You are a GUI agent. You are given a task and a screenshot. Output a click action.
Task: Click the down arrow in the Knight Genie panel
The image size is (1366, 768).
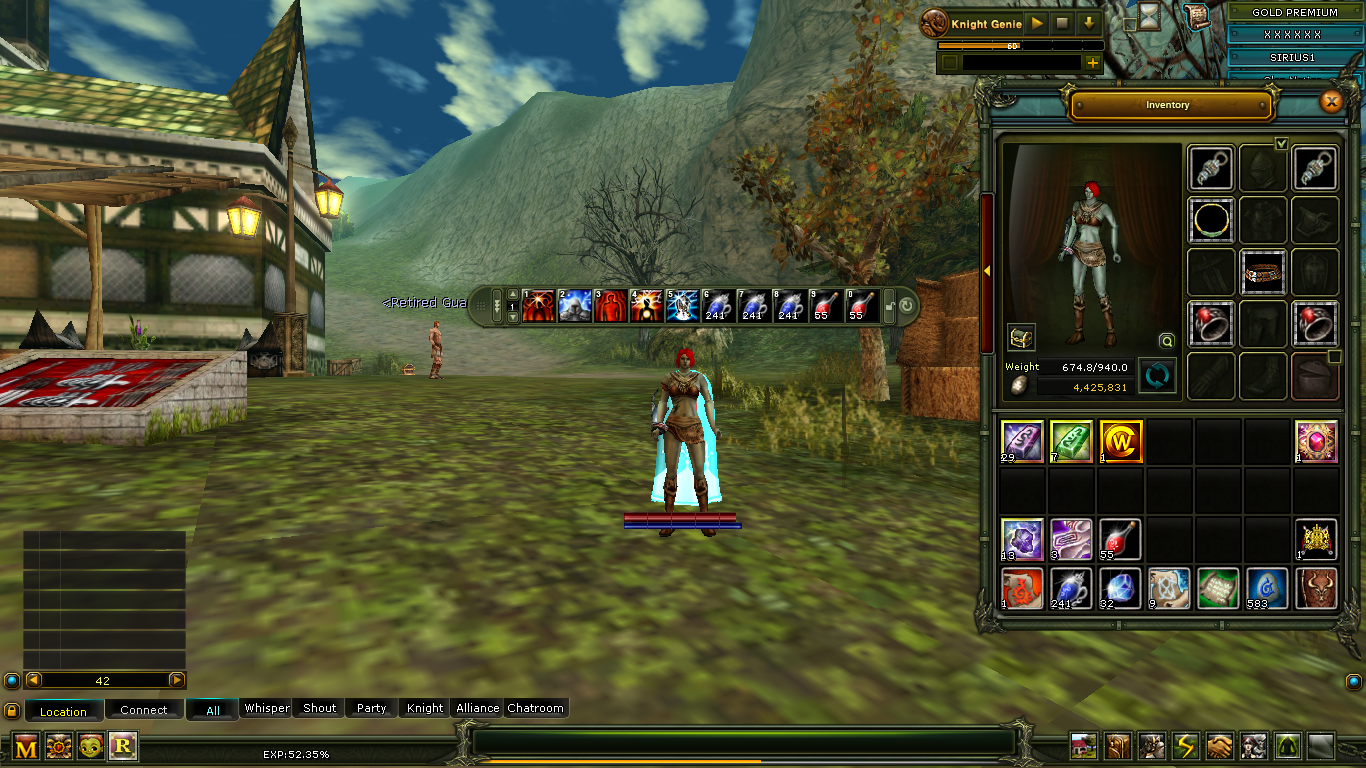tap(1089, 23)
